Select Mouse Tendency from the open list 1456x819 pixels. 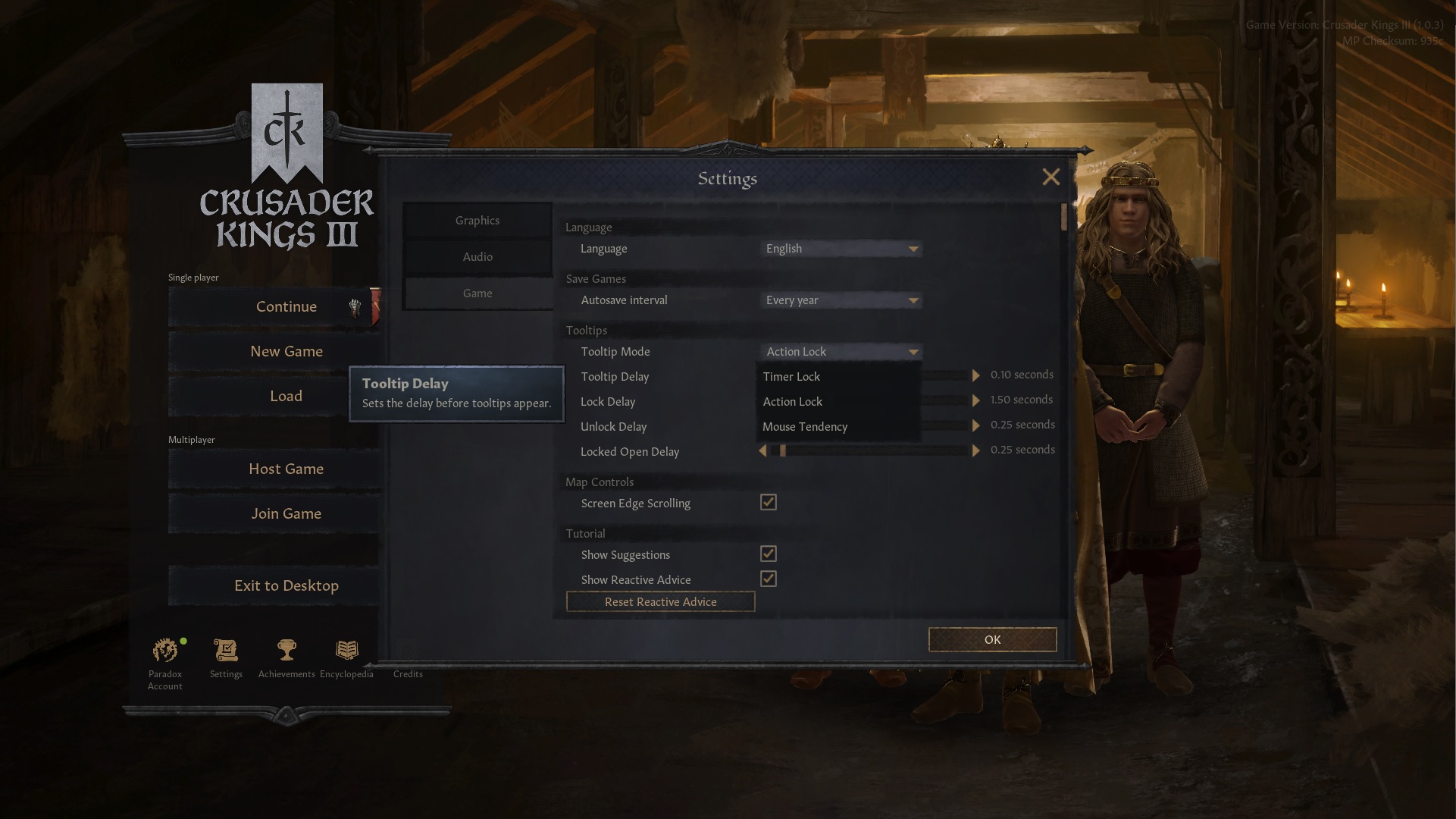tap(805, 426)
